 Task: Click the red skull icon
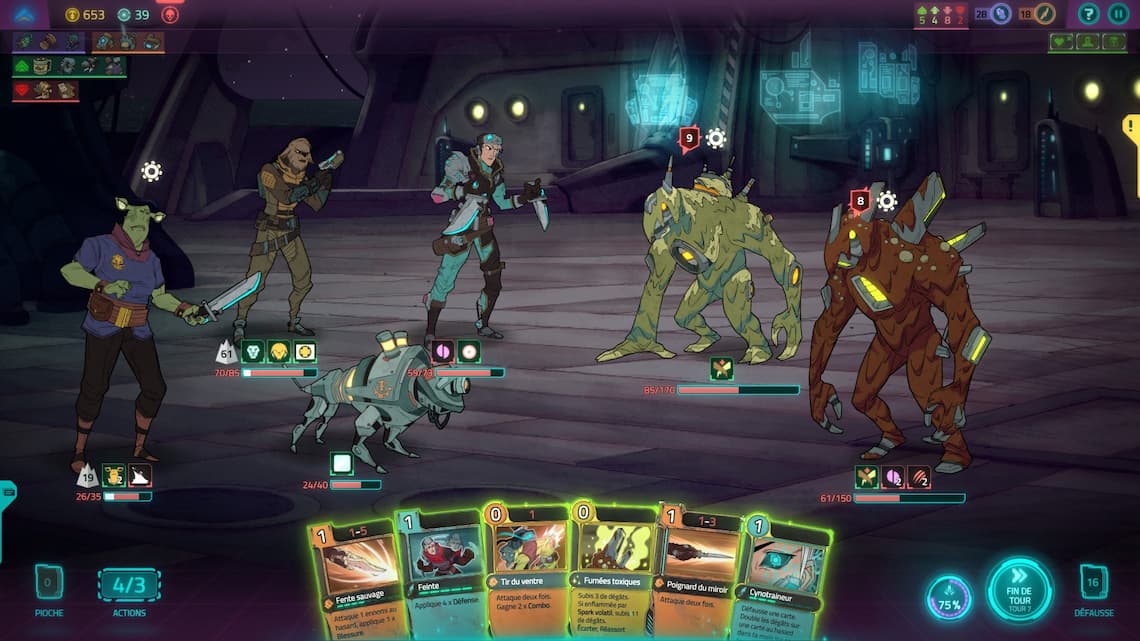tap(170, 14)
